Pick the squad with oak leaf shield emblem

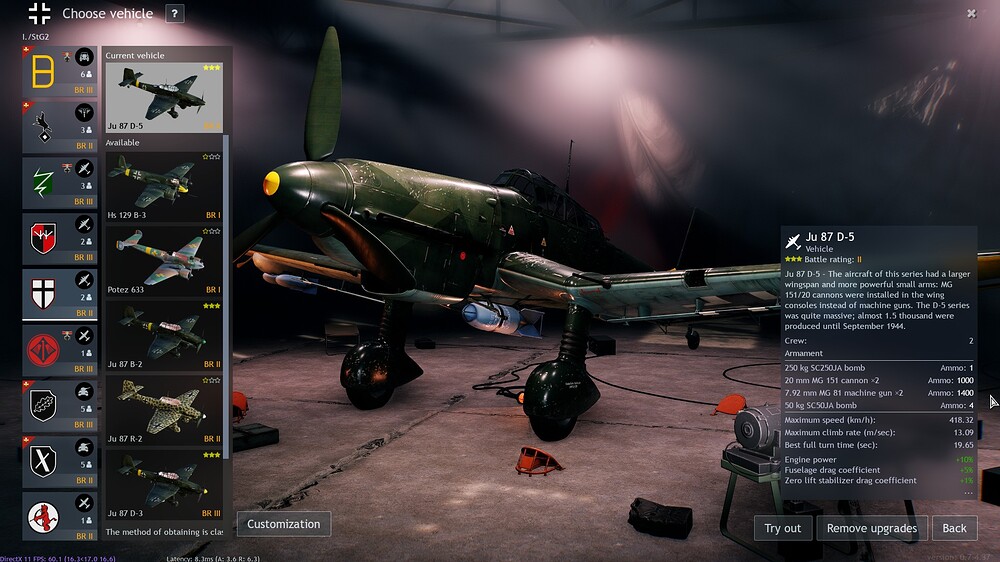pos(60,407)
